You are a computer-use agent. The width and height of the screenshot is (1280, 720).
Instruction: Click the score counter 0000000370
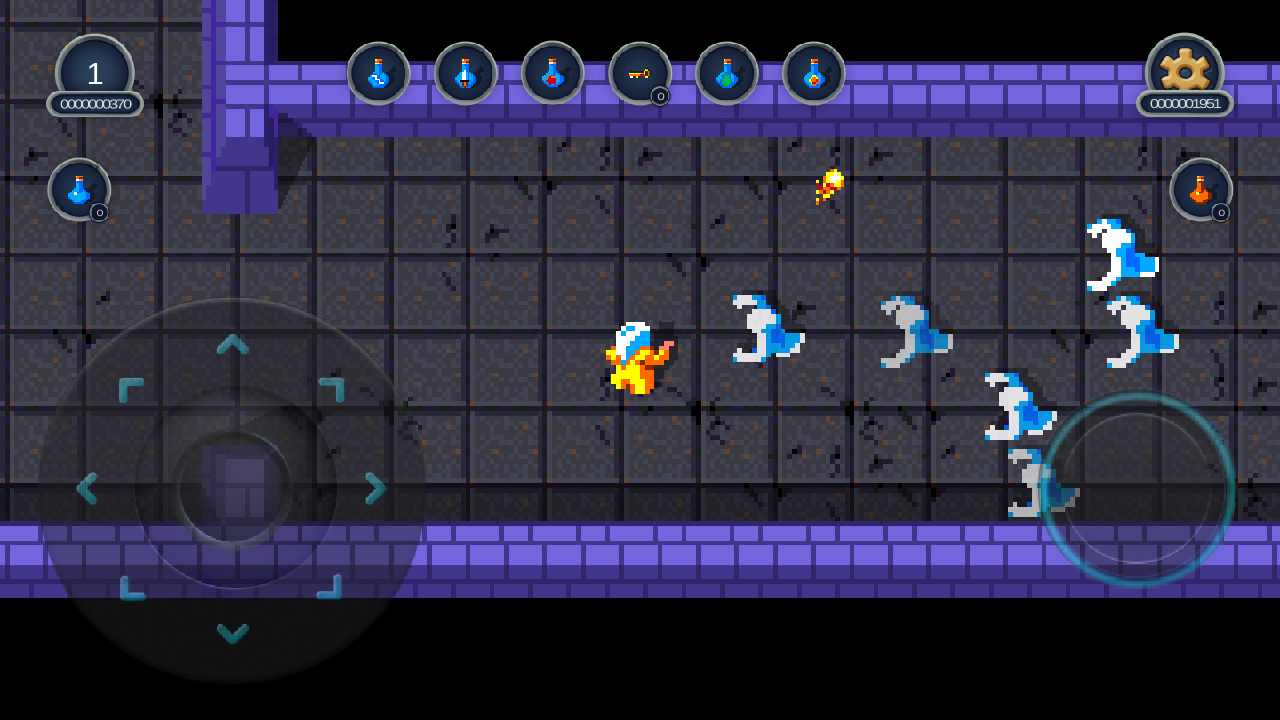pyautogui.click(x=95, y=103)
